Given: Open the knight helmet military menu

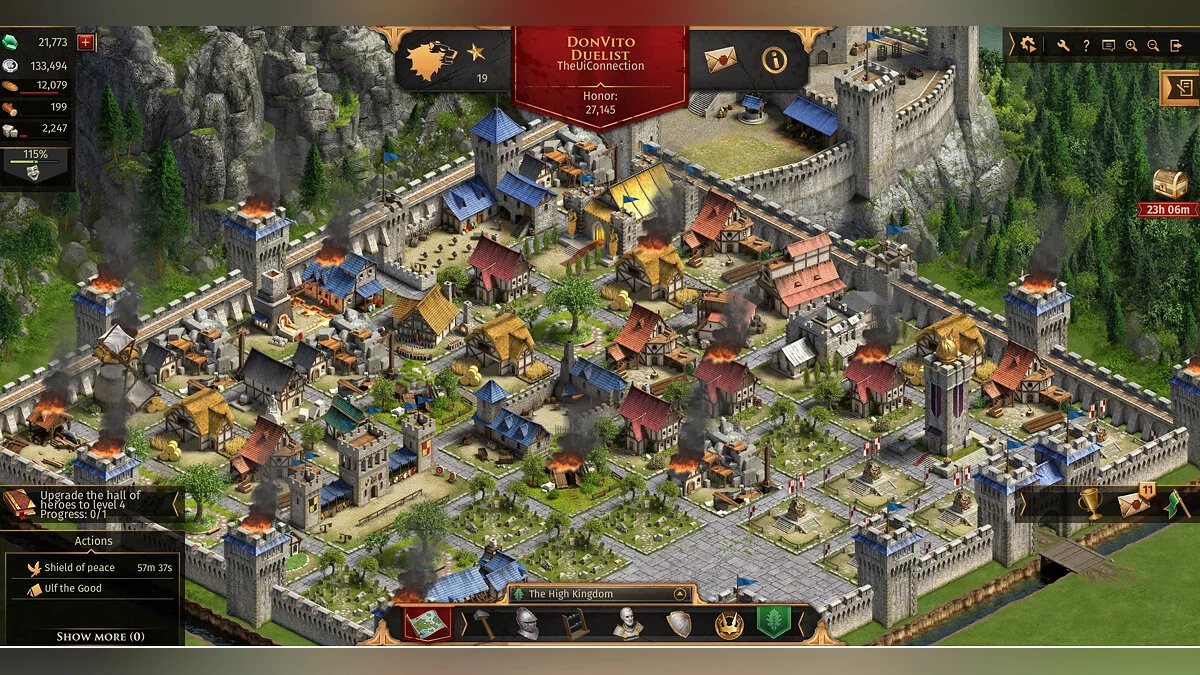Looking at the screenshot, I should 526,623.
